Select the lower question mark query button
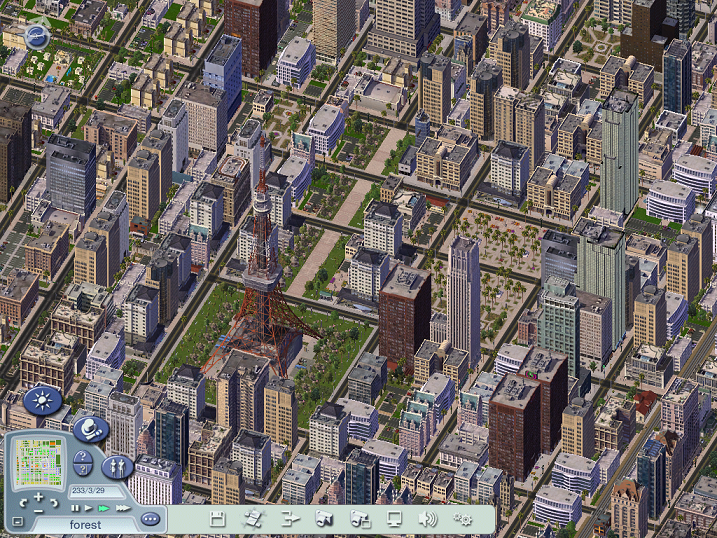This screenshot has height=538, width=717. pyautogui.click(x=84, y=470)
